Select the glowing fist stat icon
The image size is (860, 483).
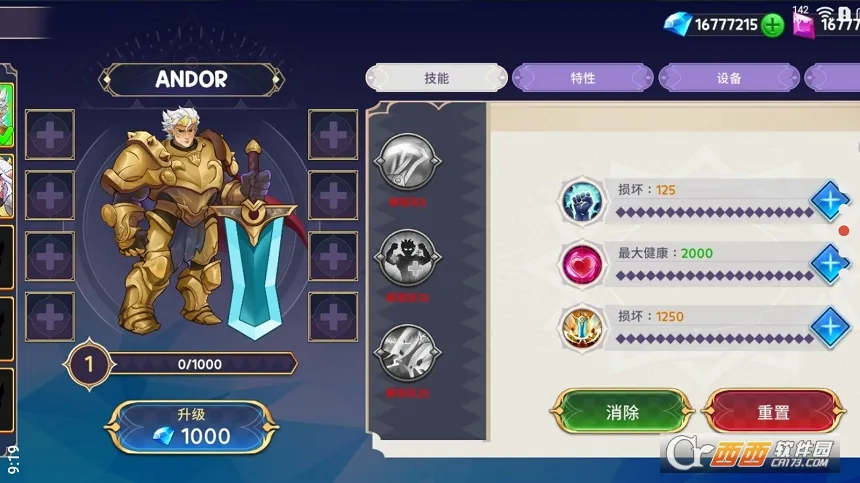[581, 201]
